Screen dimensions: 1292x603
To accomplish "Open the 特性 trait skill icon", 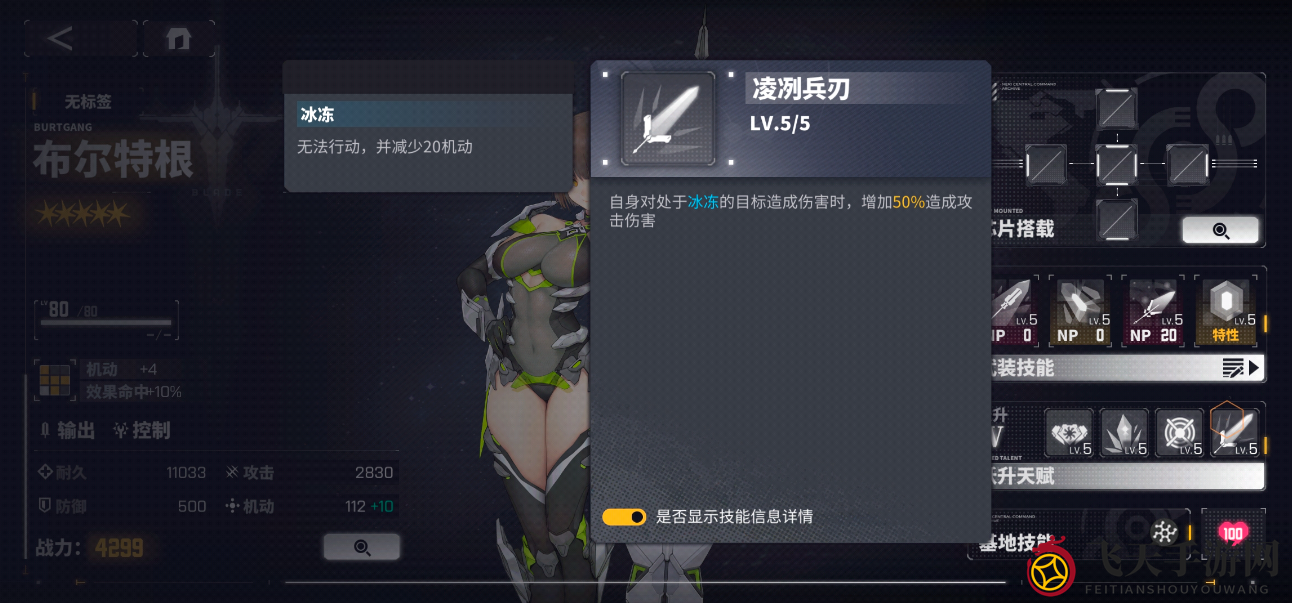I will tap(1226, 313).
